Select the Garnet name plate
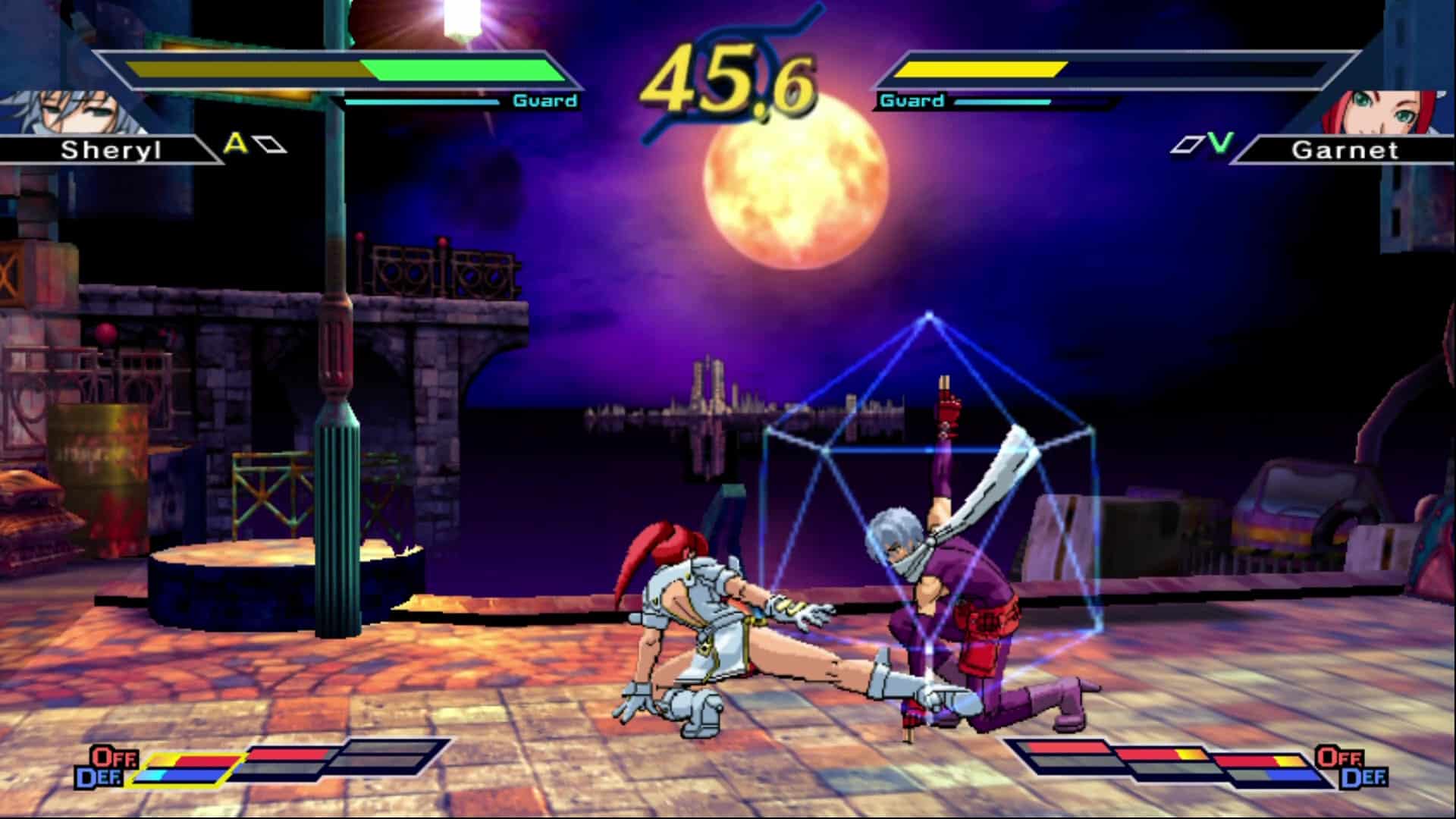Image resolution: width=1456 pixels, height=819 pixels. [1346, 150]
